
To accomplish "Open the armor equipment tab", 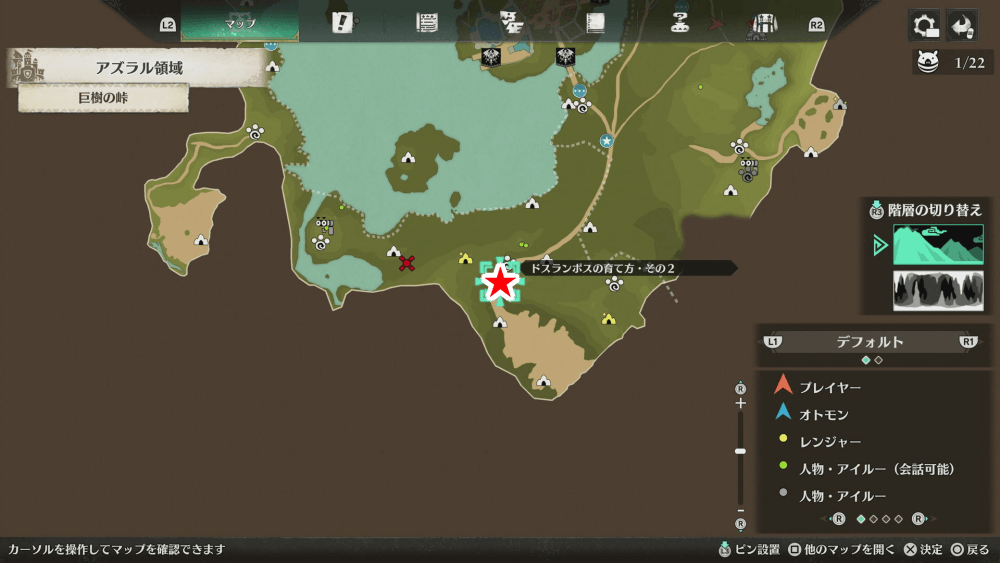I will coord(764,23).
